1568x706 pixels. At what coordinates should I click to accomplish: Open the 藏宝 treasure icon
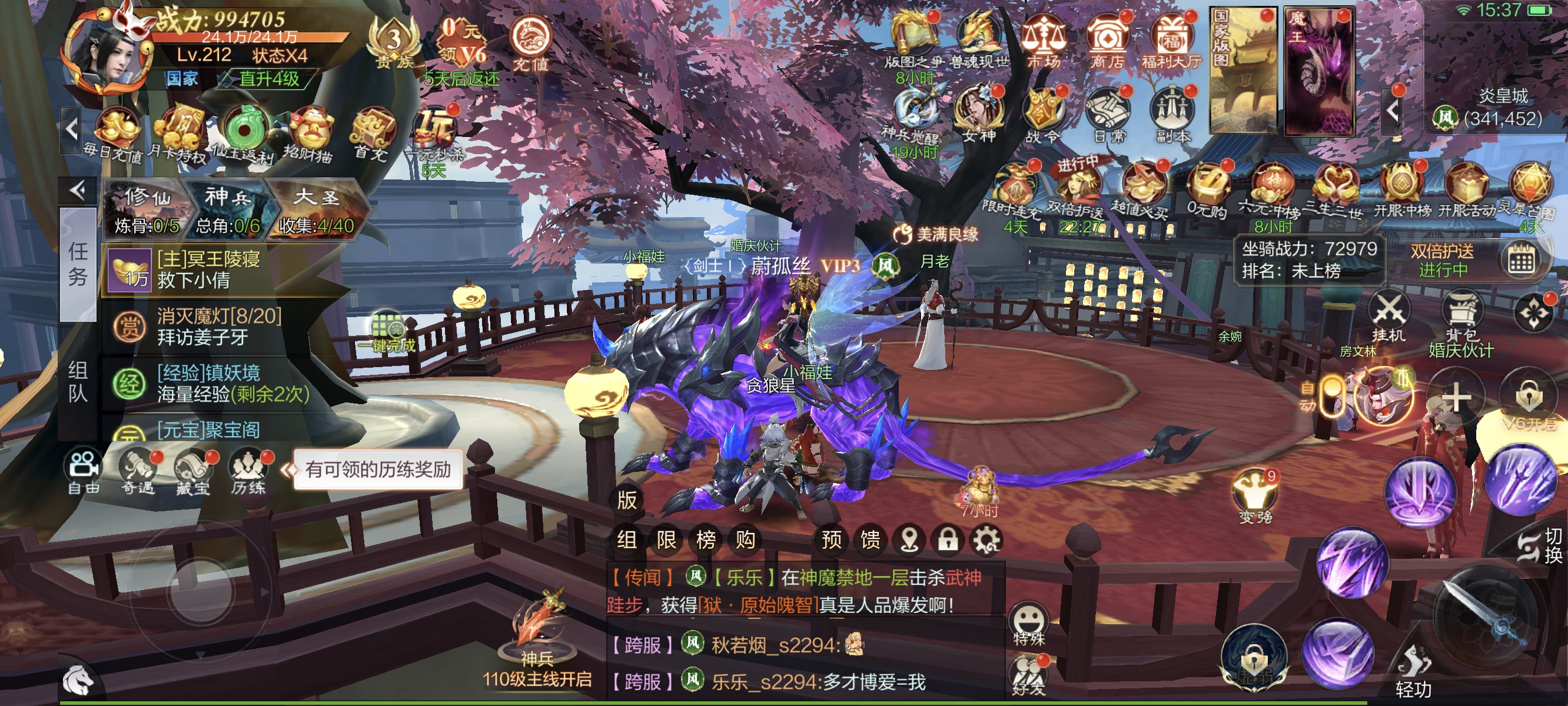click(x=193, y=472)
